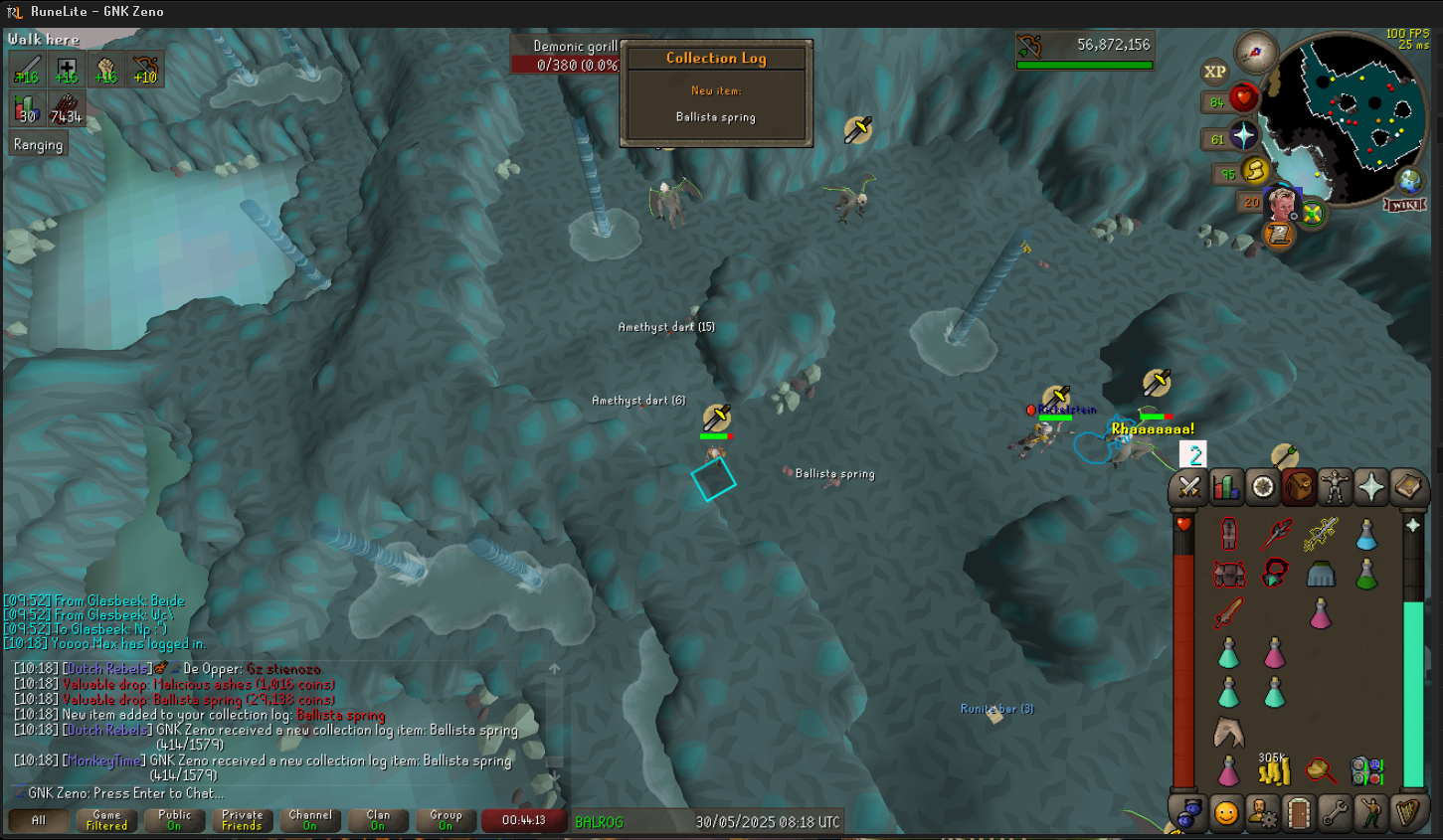Screen dimensions: 1443x840
Task: Toggle run with the boot orb
Action: click(x=1255, y=171)
